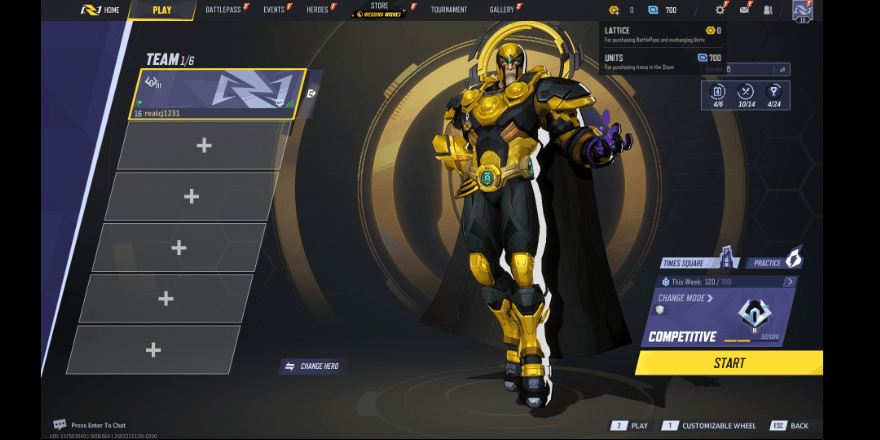Open the Heroes tab
Screen dimensions: 880x440
point(319,10)
